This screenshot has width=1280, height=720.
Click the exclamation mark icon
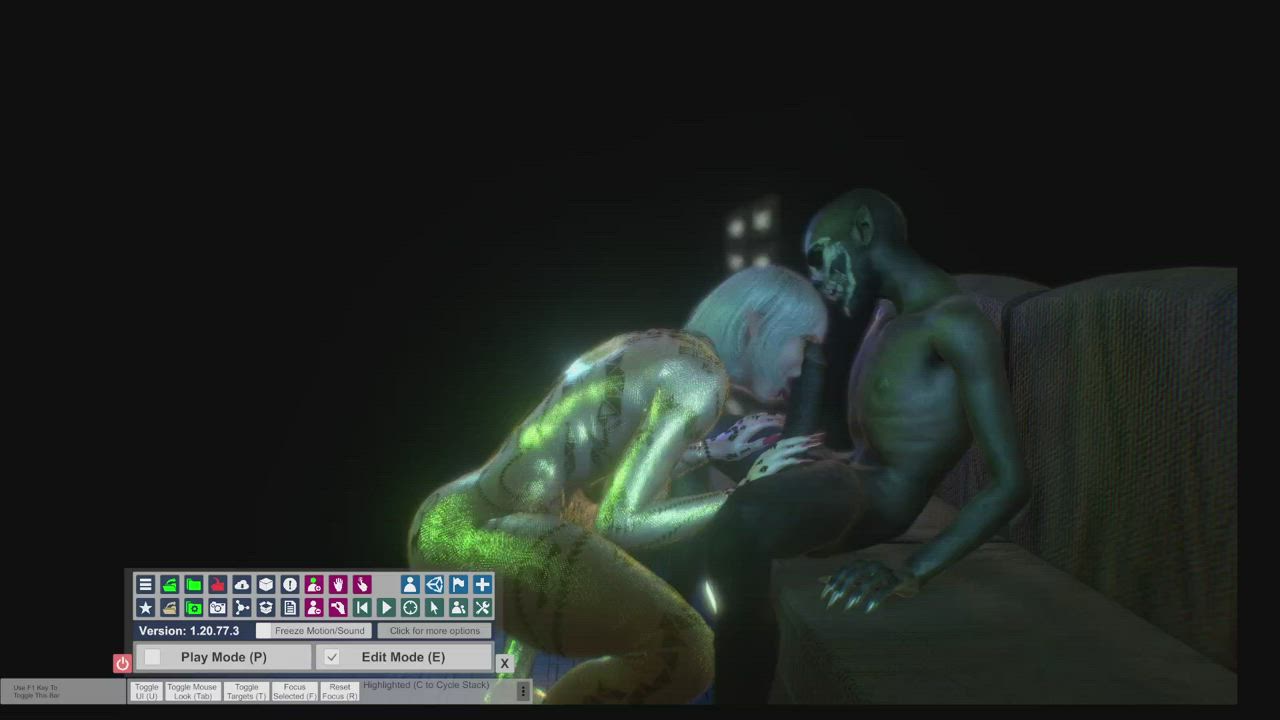click(x=290, y=584)
